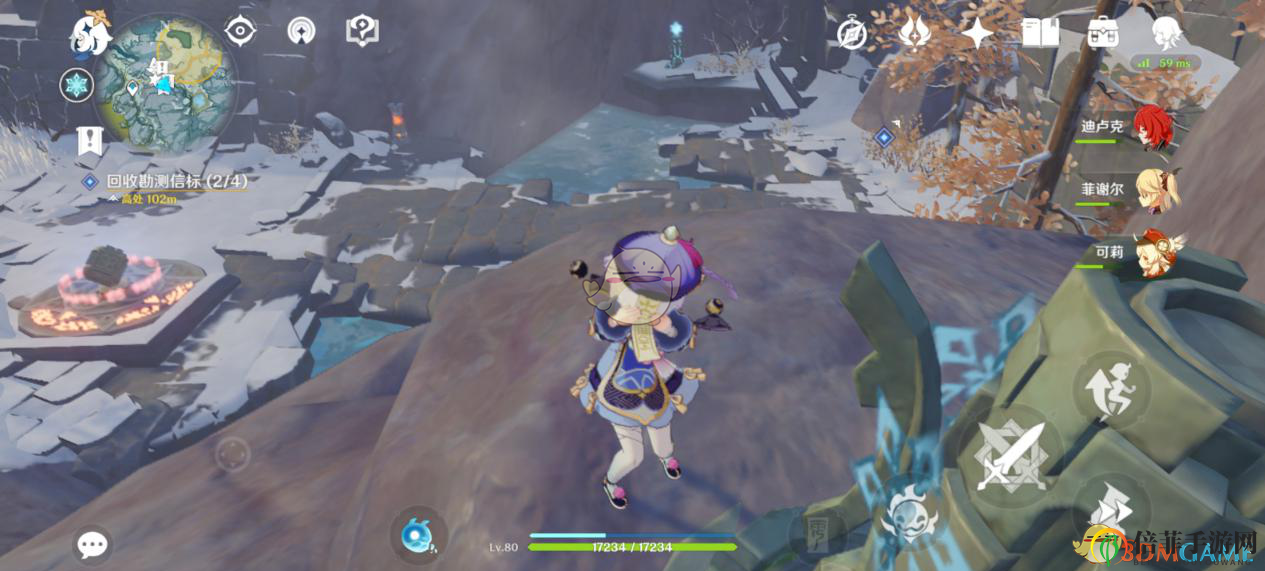The height and width of the screenshot is (571, 1265).
Task: Activate the elemental burst skill icon
Action: (x=908, y=512)
